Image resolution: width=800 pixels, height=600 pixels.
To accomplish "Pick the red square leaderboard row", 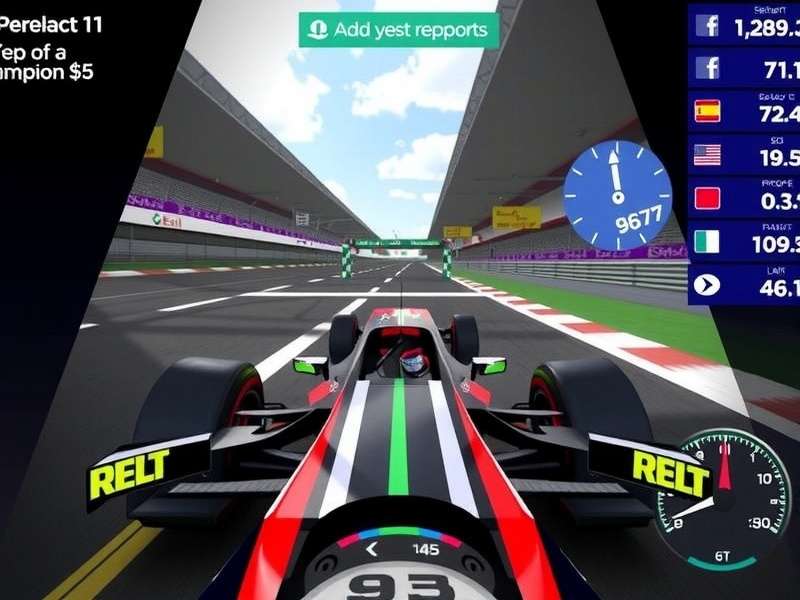I will click(x=744, y=198).
